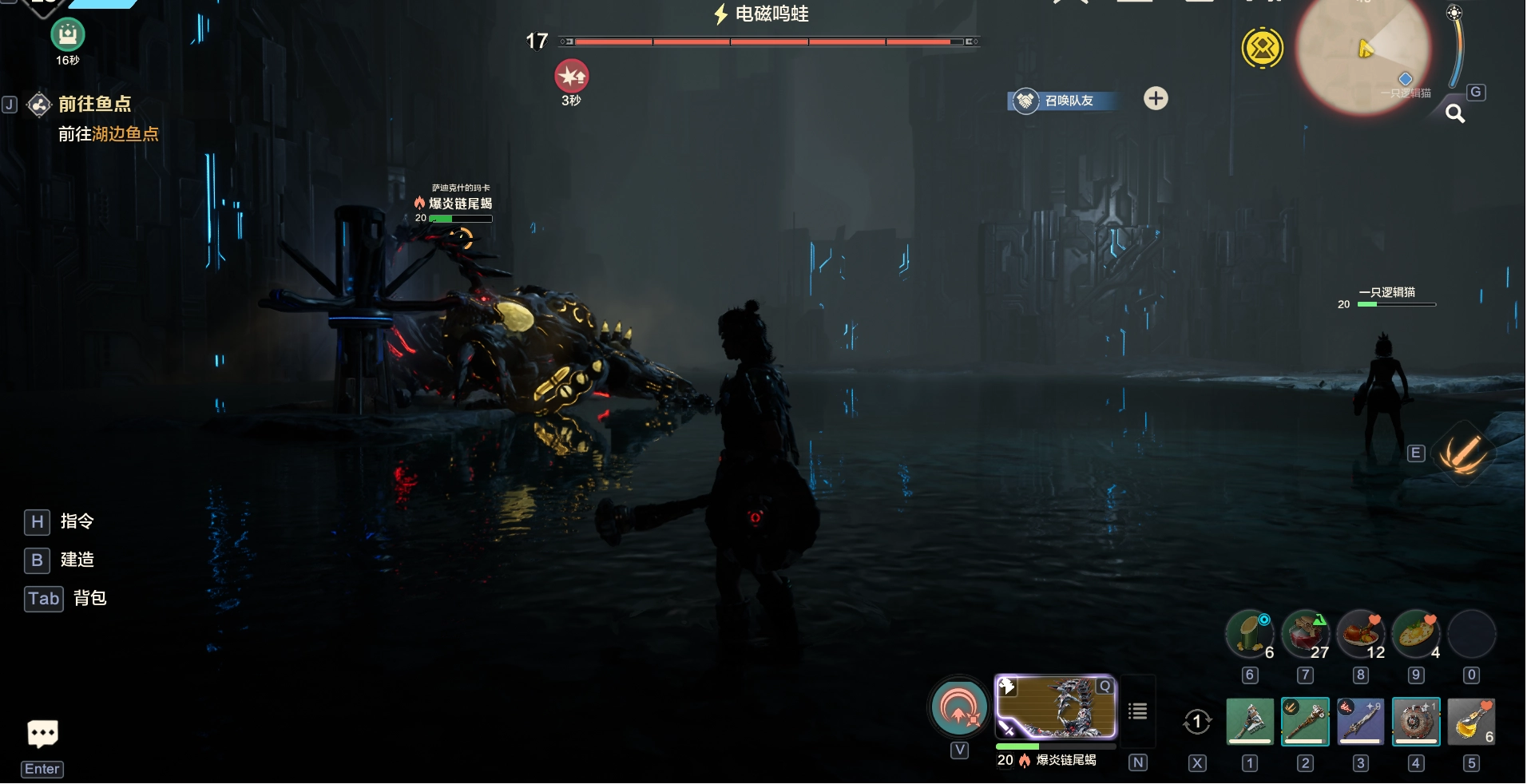Screen dimensions: 1527x784
Task: Click the yellow emblem left of minimap
Action: (1262, 49)
